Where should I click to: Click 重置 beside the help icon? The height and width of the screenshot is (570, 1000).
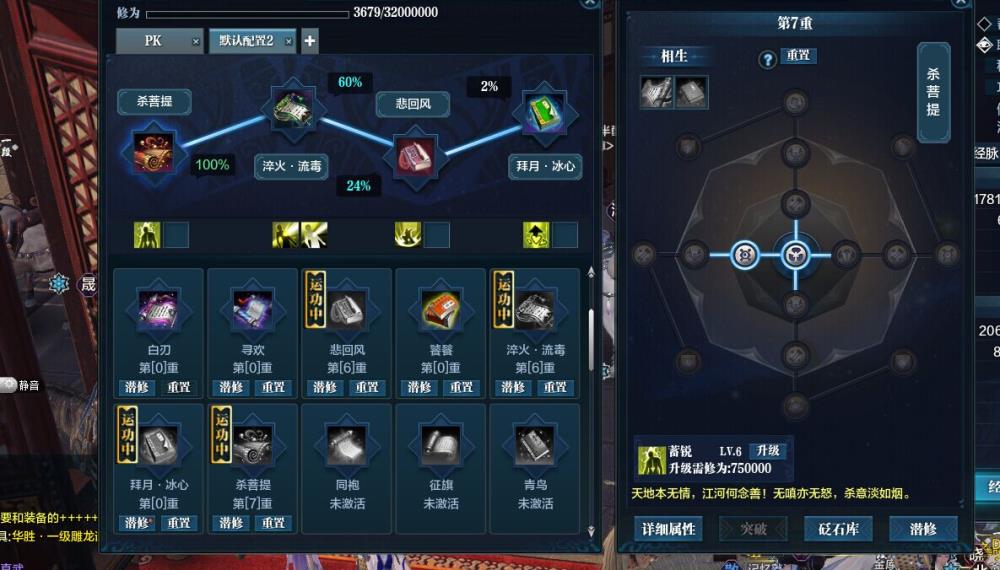798,56
